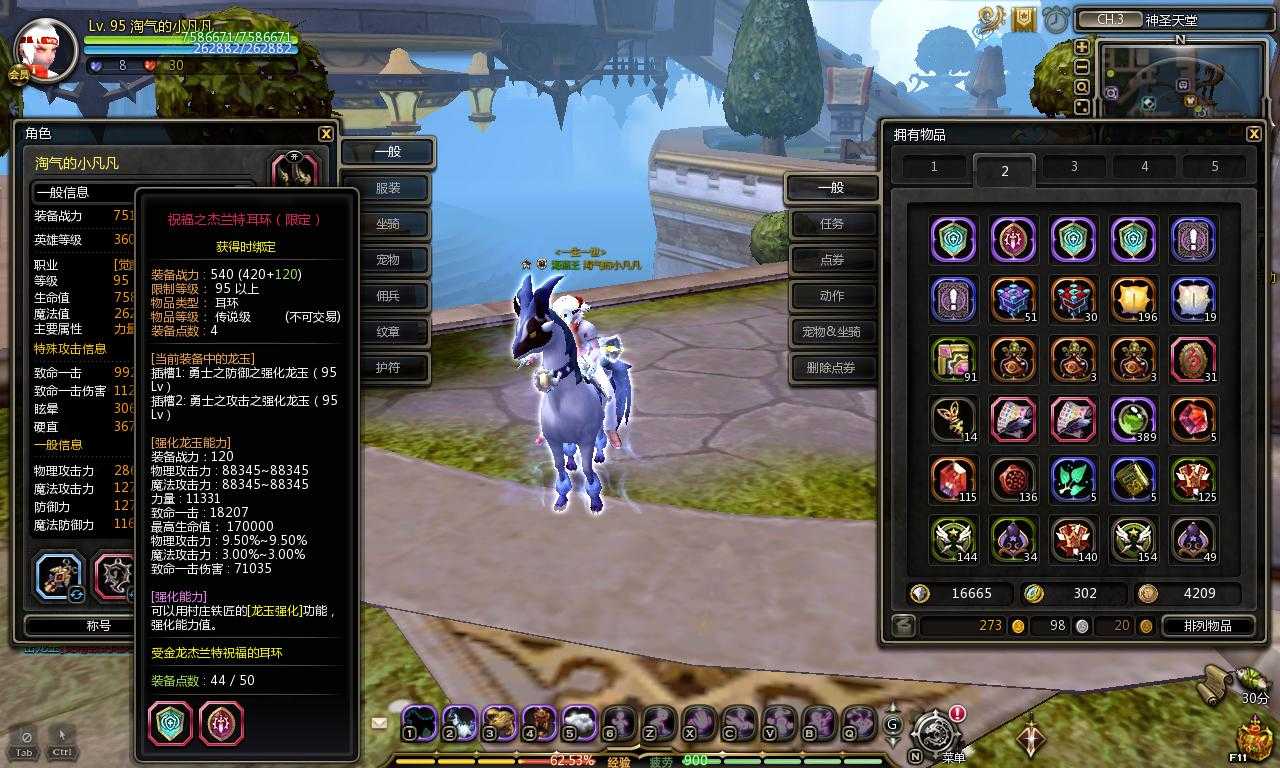
Task: Sort items with 排列物品 button
Action: point(1206,626)
